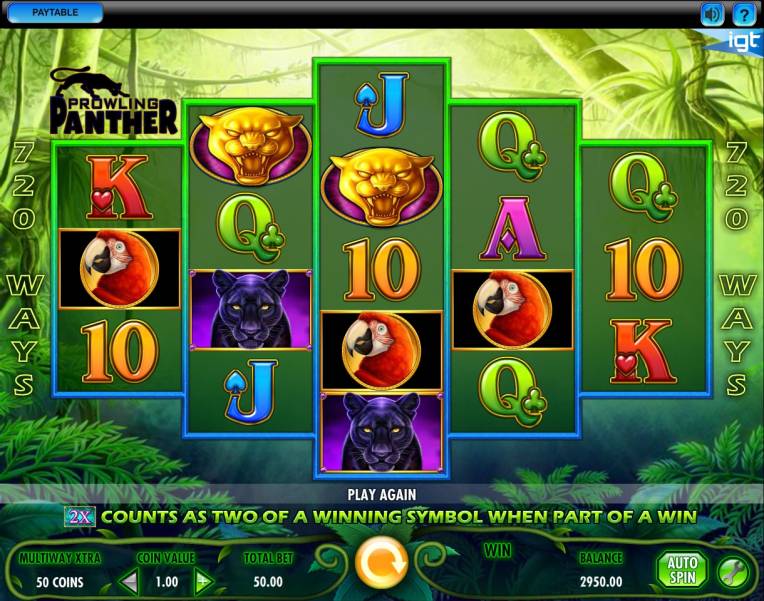Increase coin value with right arrow

(x=204, y=581)
